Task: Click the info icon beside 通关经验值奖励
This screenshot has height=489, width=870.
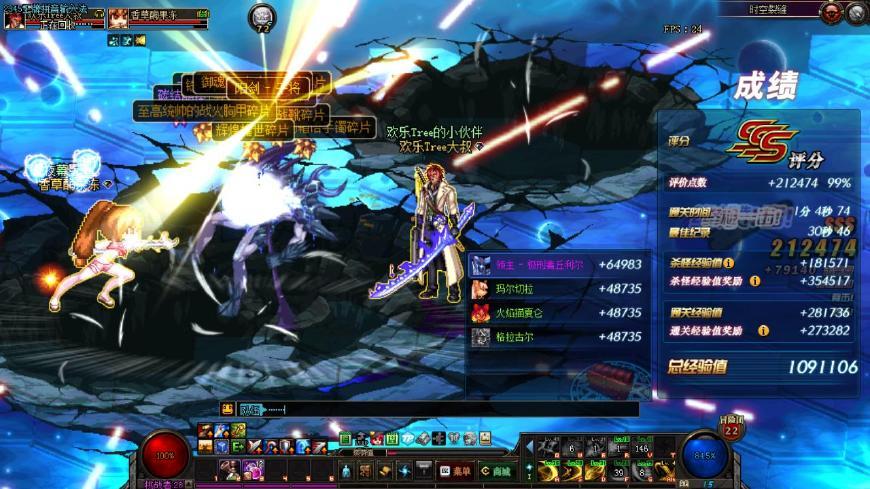Action: pyautogui.click(x=763, y=331)
